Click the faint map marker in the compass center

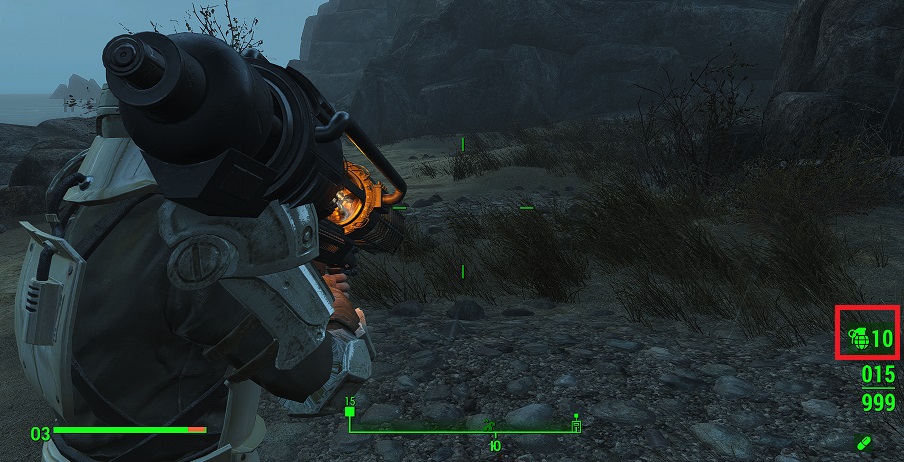point(492,427)
